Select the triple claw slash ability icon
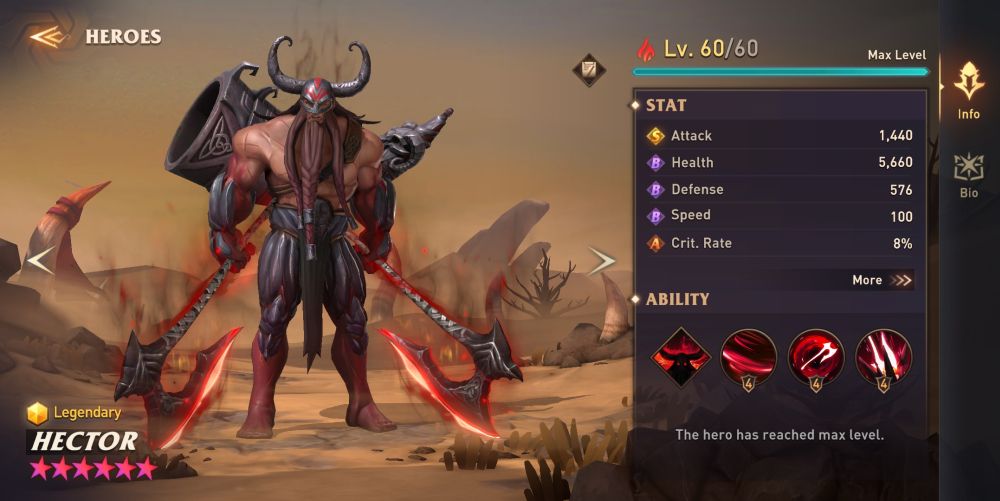1000x501 pixels. (x=883, y=357)
